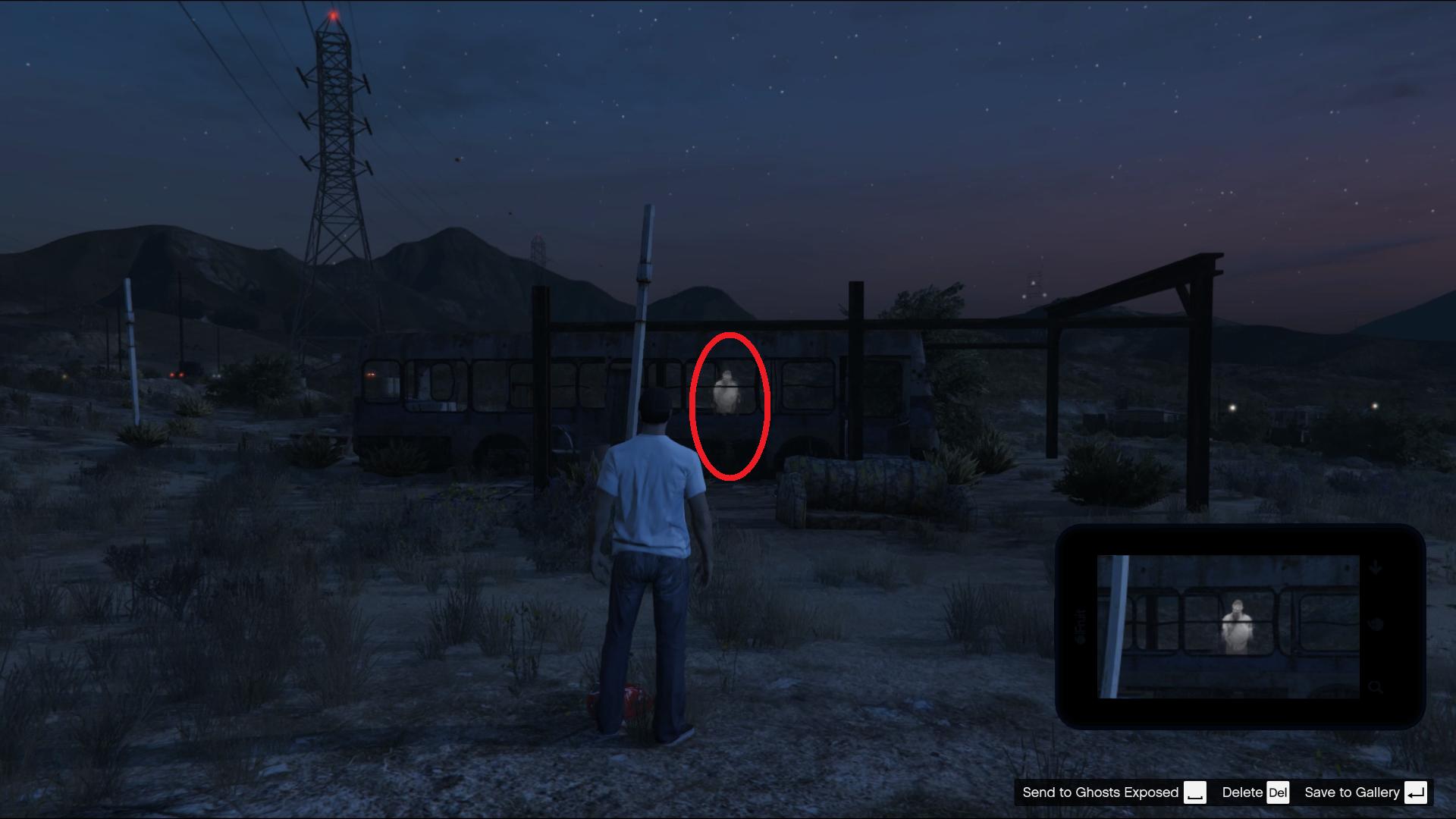Viewport: 1456px width, 819px height.
Task: Click the Enter key icon beside Save to Gallery
Action: click(1416, 792)
